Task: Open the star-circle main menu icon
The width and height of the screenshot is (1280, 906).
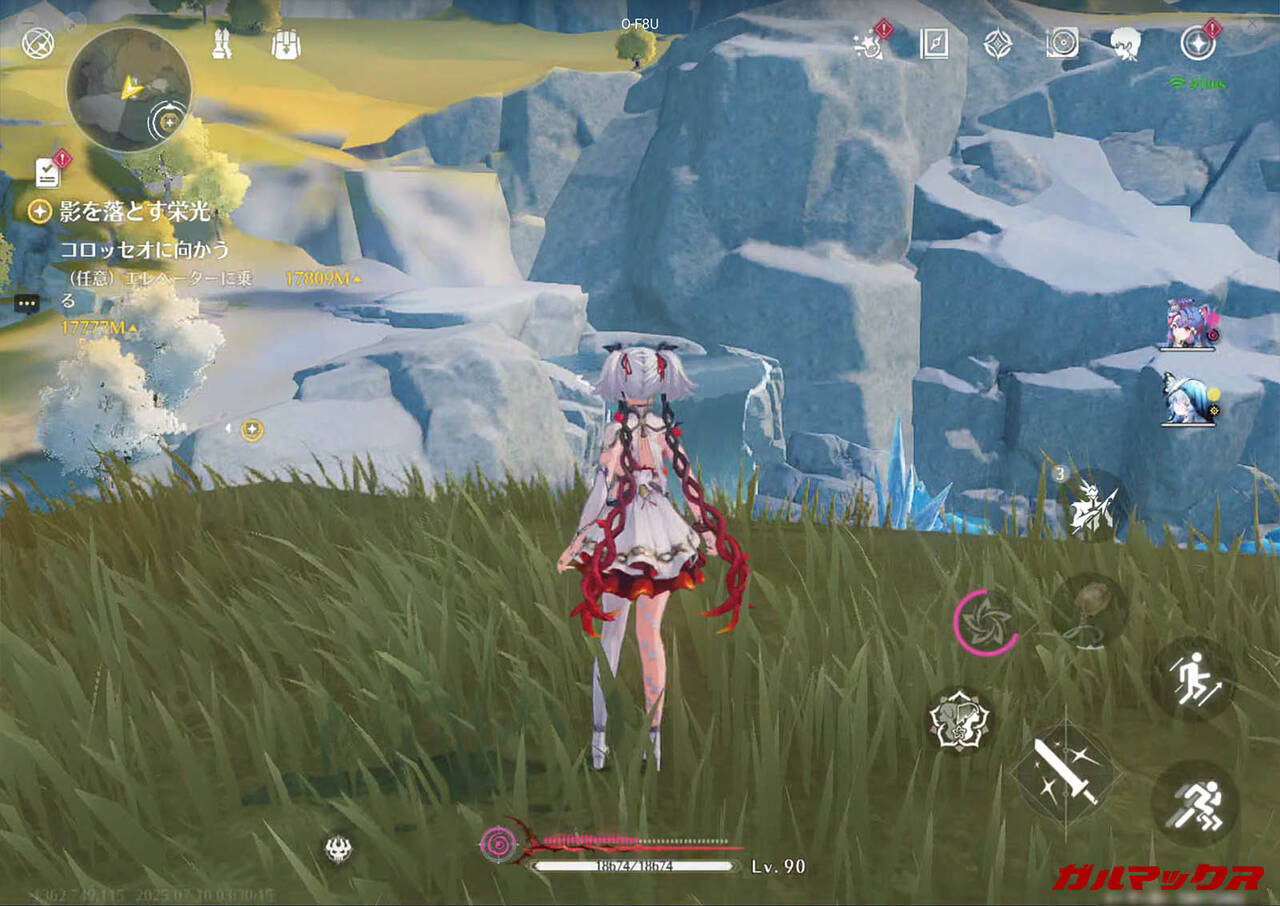Action: (1196, 43)
